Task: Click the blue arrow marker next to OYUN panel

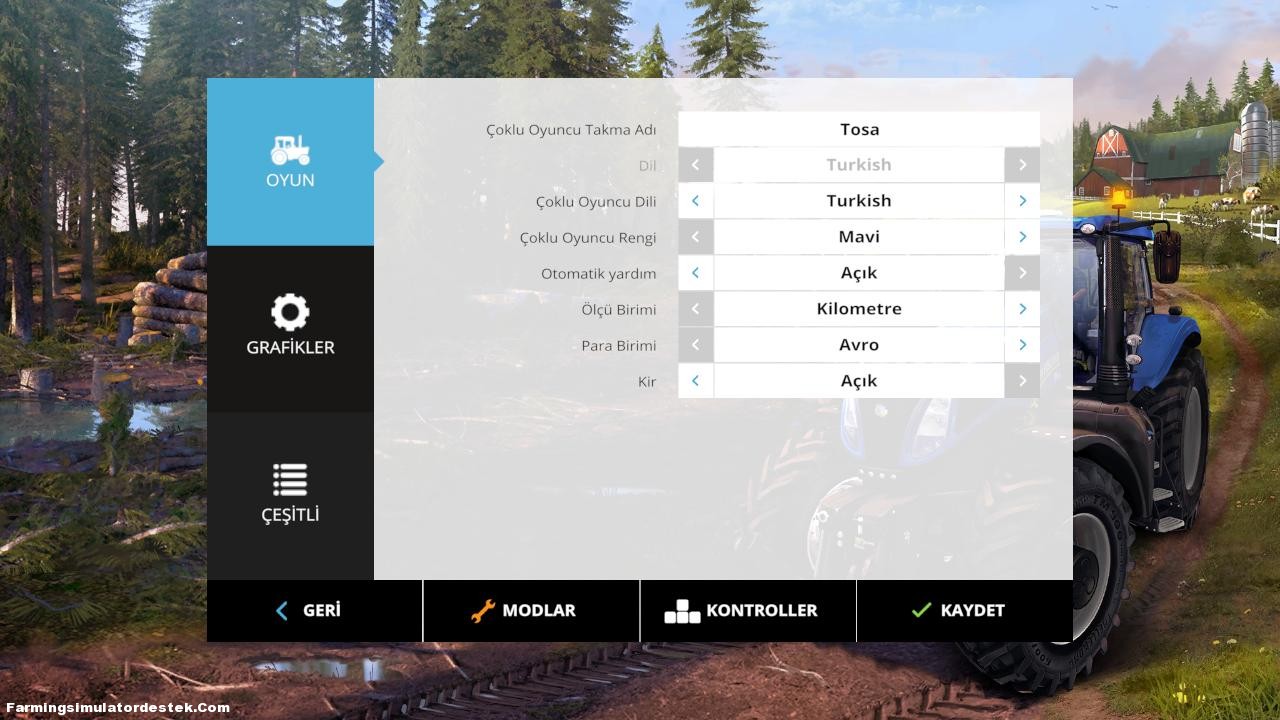Action: tap(379, 161)
